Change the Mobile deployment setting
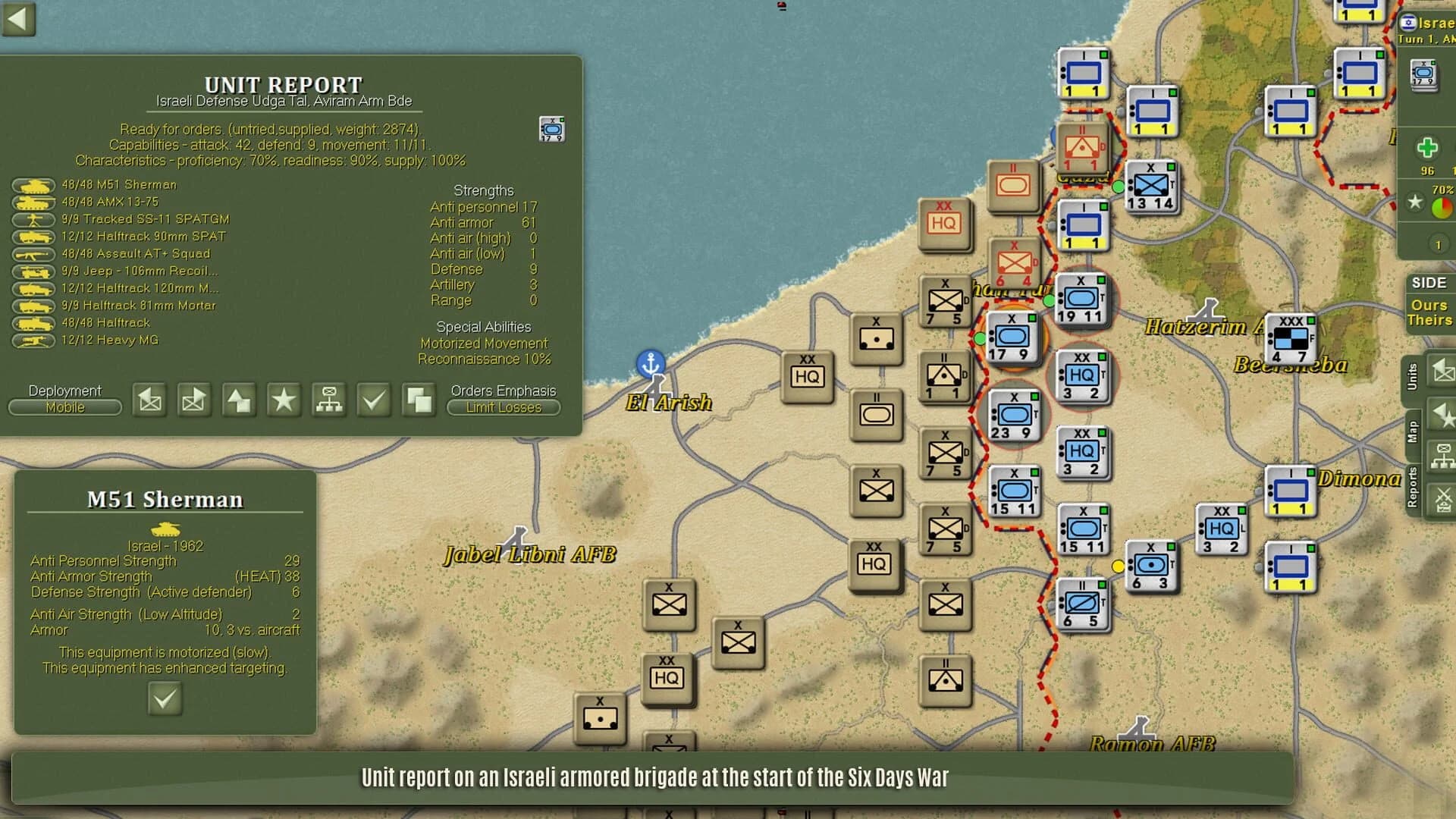1456x819 pixels. pyautogui.click(x=64, y=407)
